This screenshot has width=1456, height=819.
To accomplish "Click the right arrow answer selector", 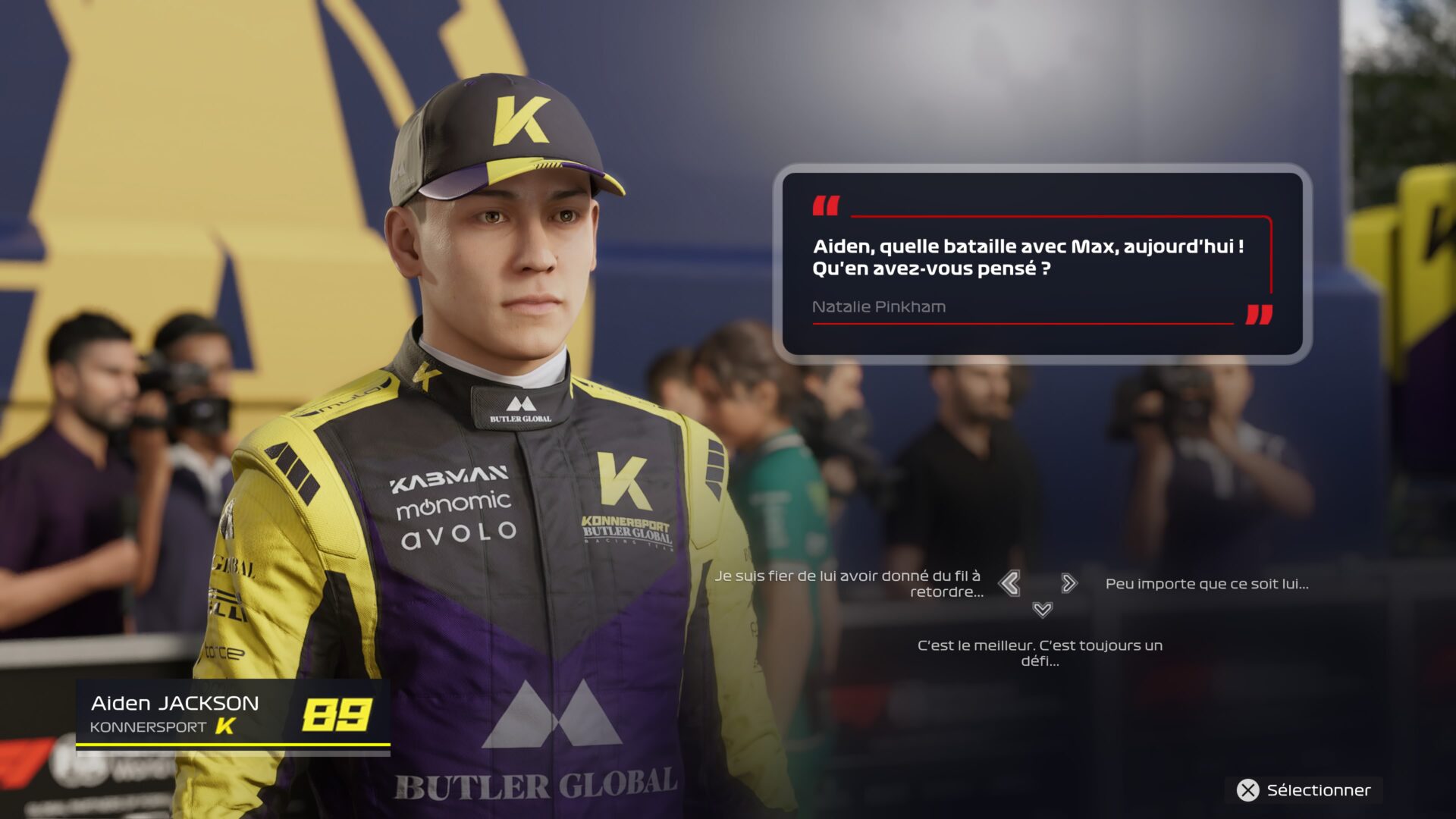I will 1069,583.
